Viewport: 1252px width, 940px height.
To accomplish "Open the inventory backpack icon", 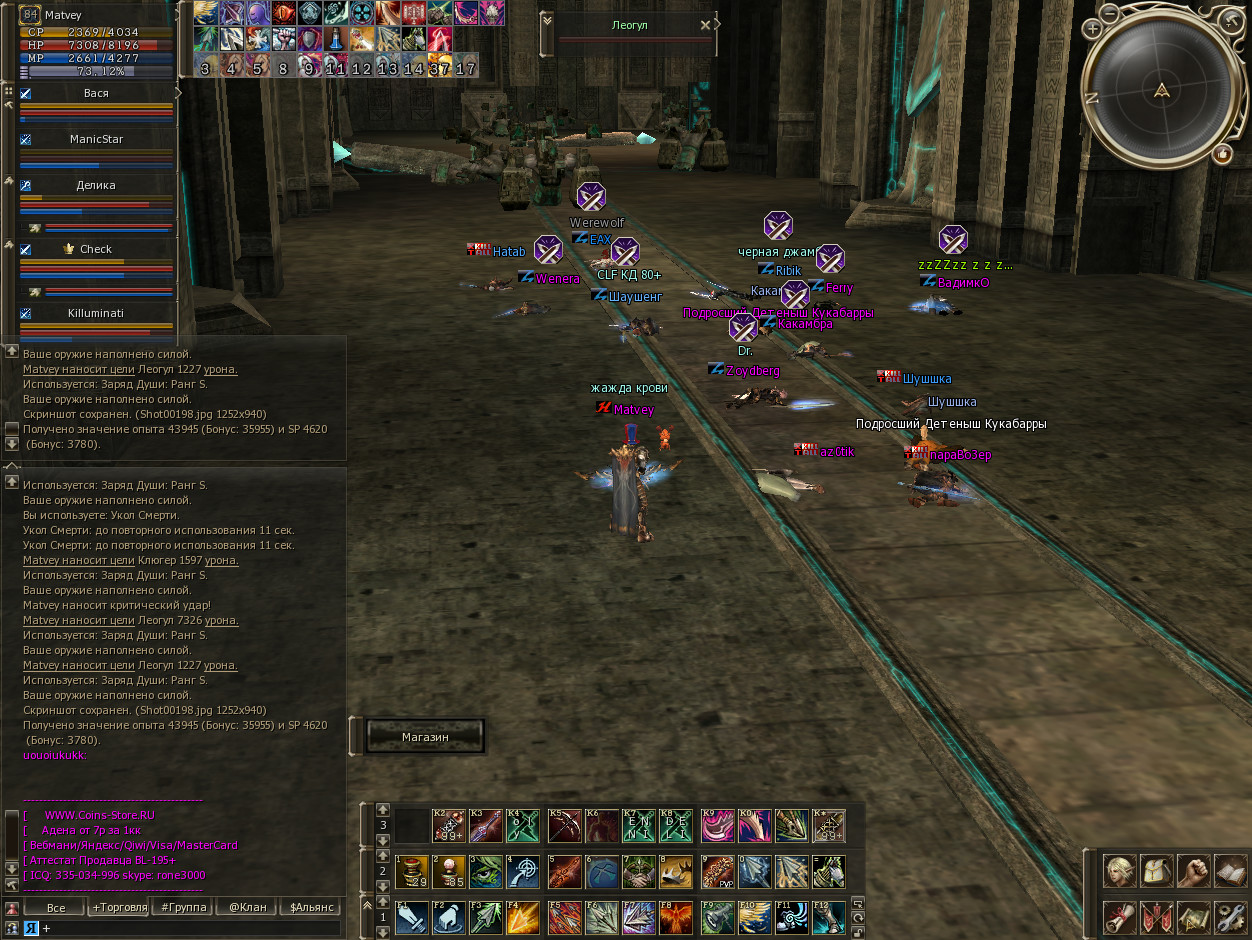I will 1156,871.
